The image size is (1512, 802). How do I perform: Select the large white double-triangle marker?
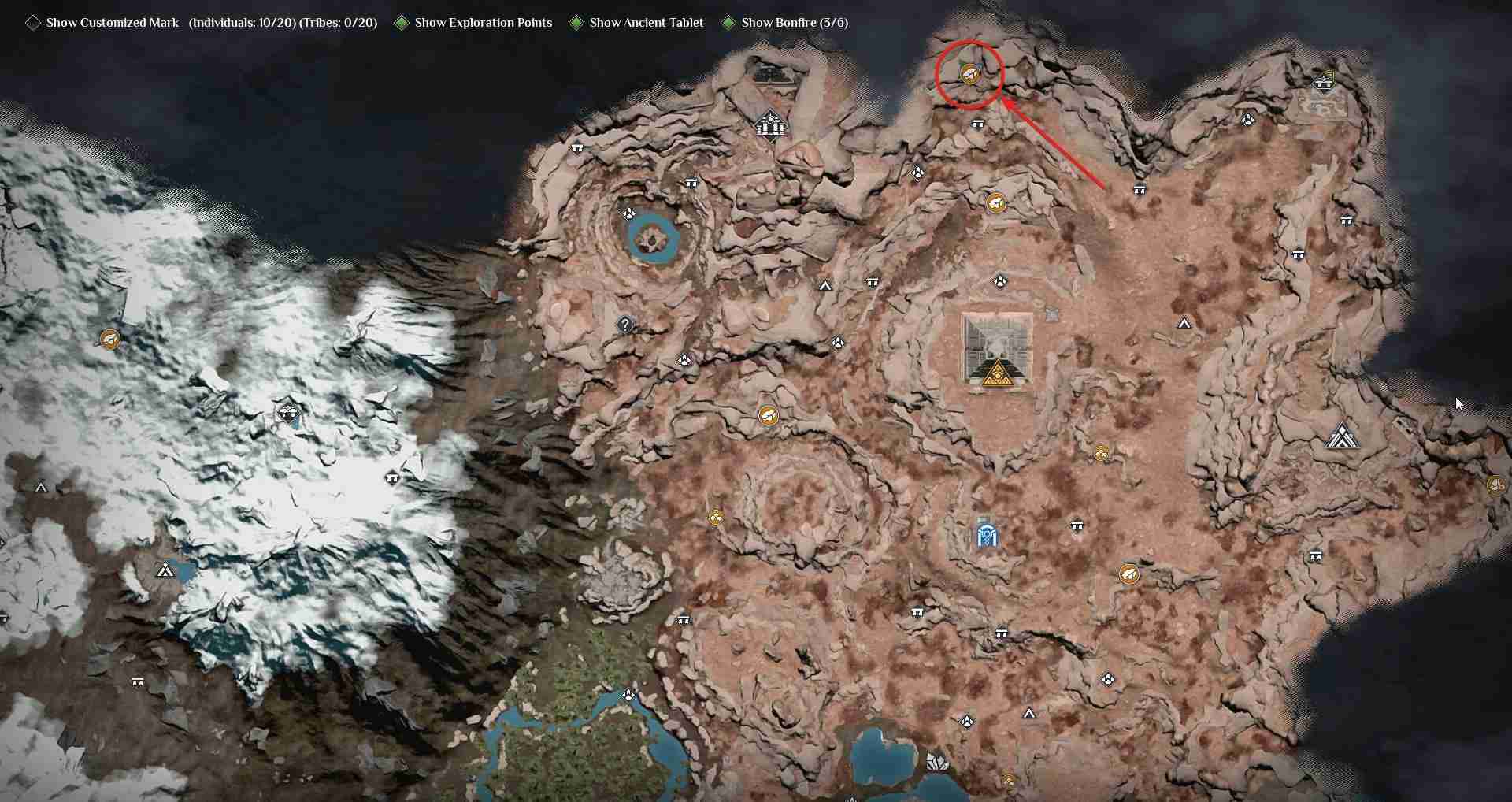pos(1342,436)
